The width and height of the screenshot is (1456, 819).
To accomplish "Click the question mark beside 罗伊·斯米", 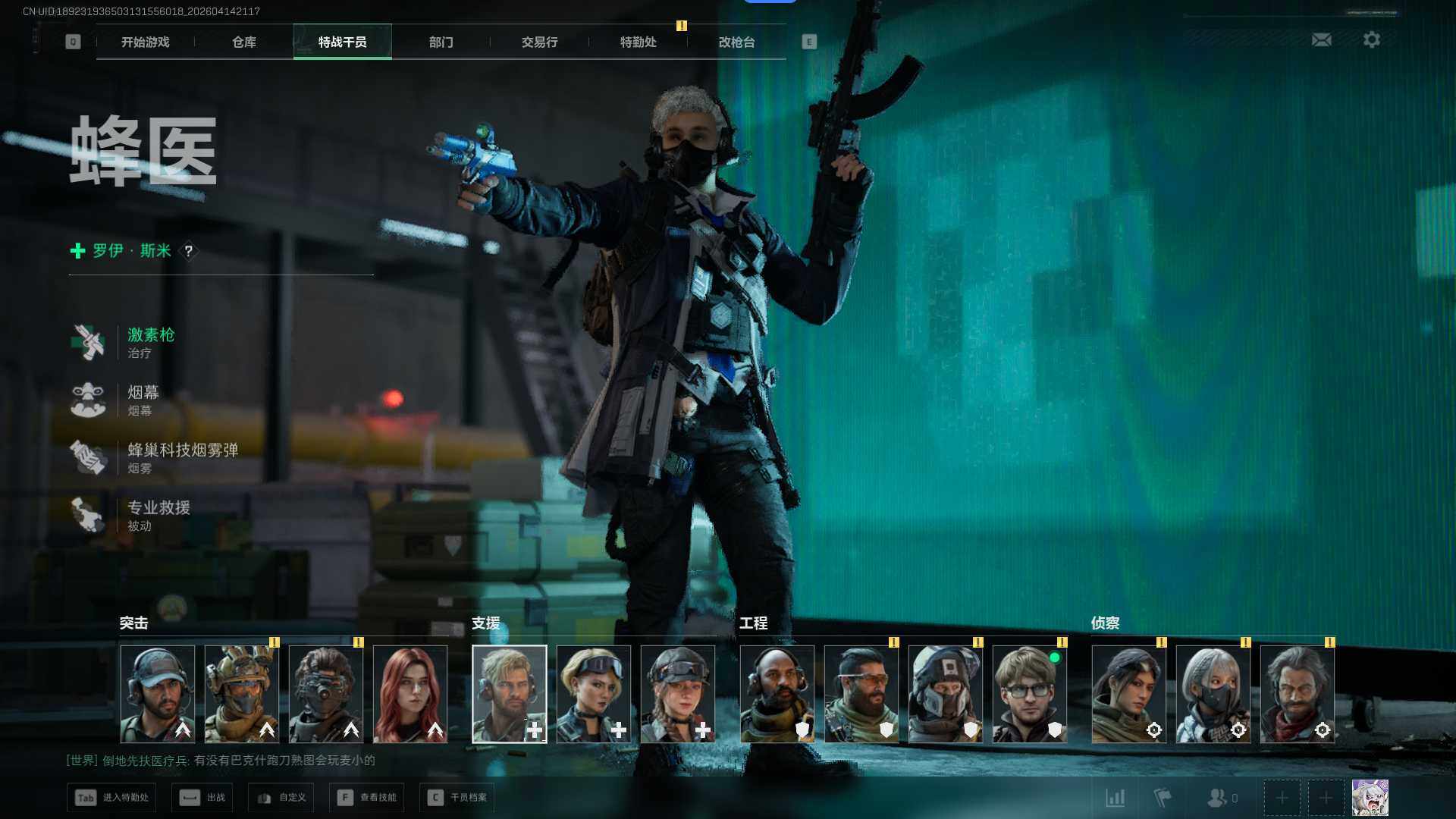I will (189, 250).
